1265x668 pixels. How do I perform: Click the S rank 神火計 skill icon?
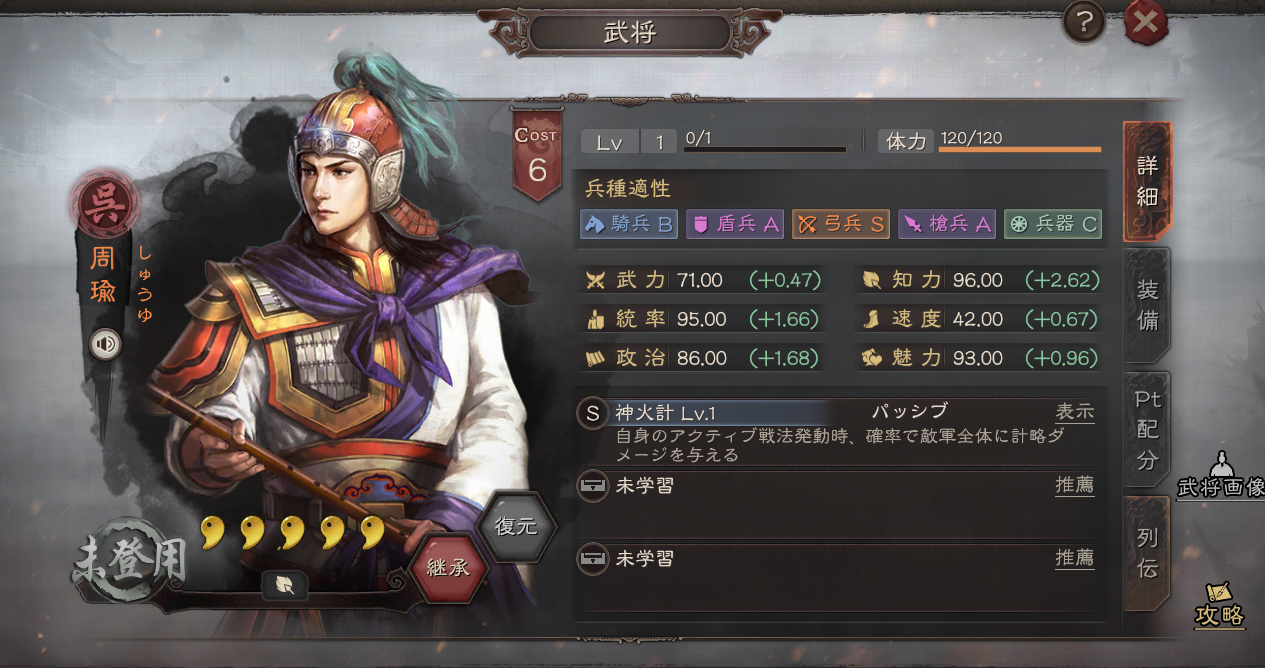(593, 413)
